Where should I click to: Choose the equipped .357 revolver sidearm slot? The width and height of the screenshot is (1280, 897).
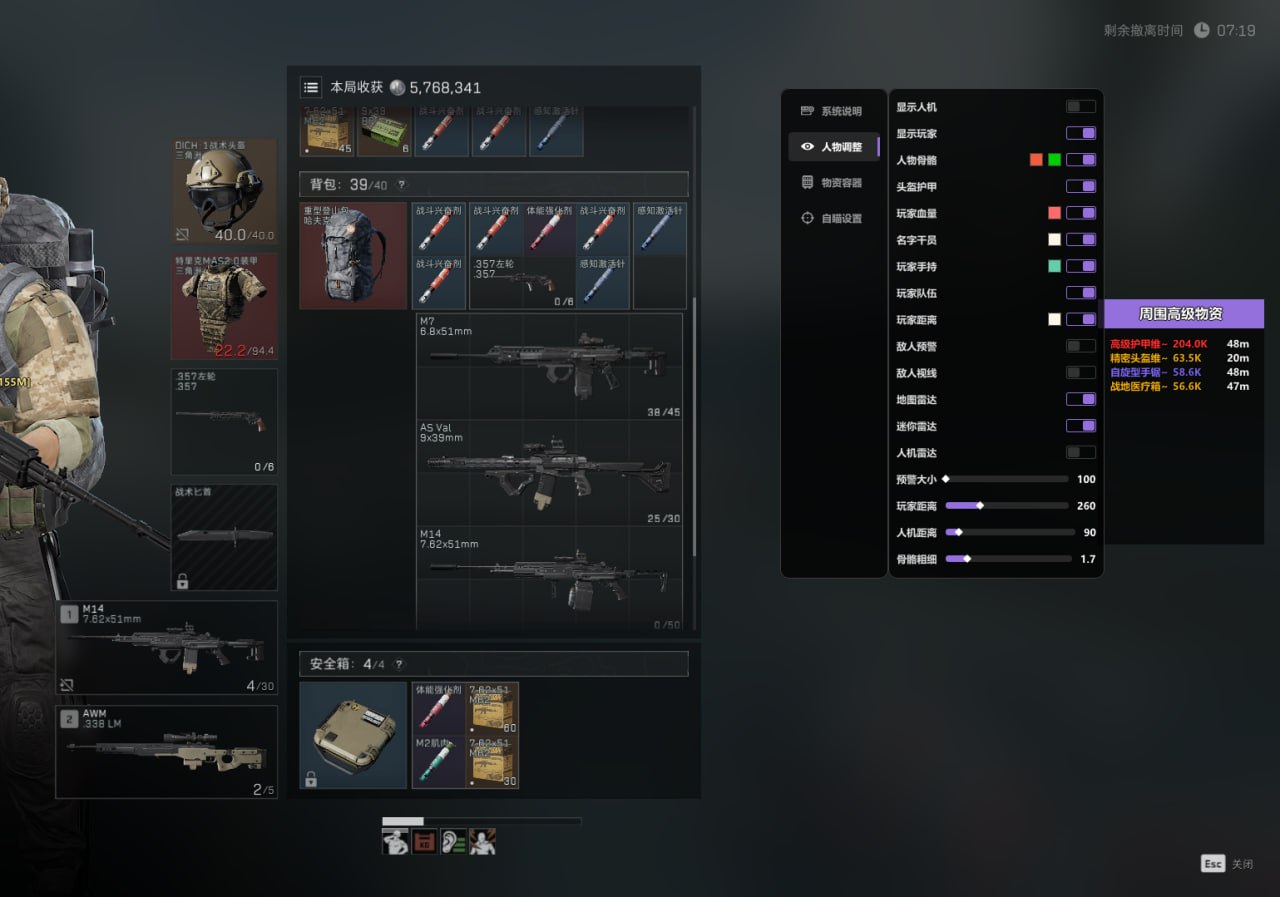(224, 421)
